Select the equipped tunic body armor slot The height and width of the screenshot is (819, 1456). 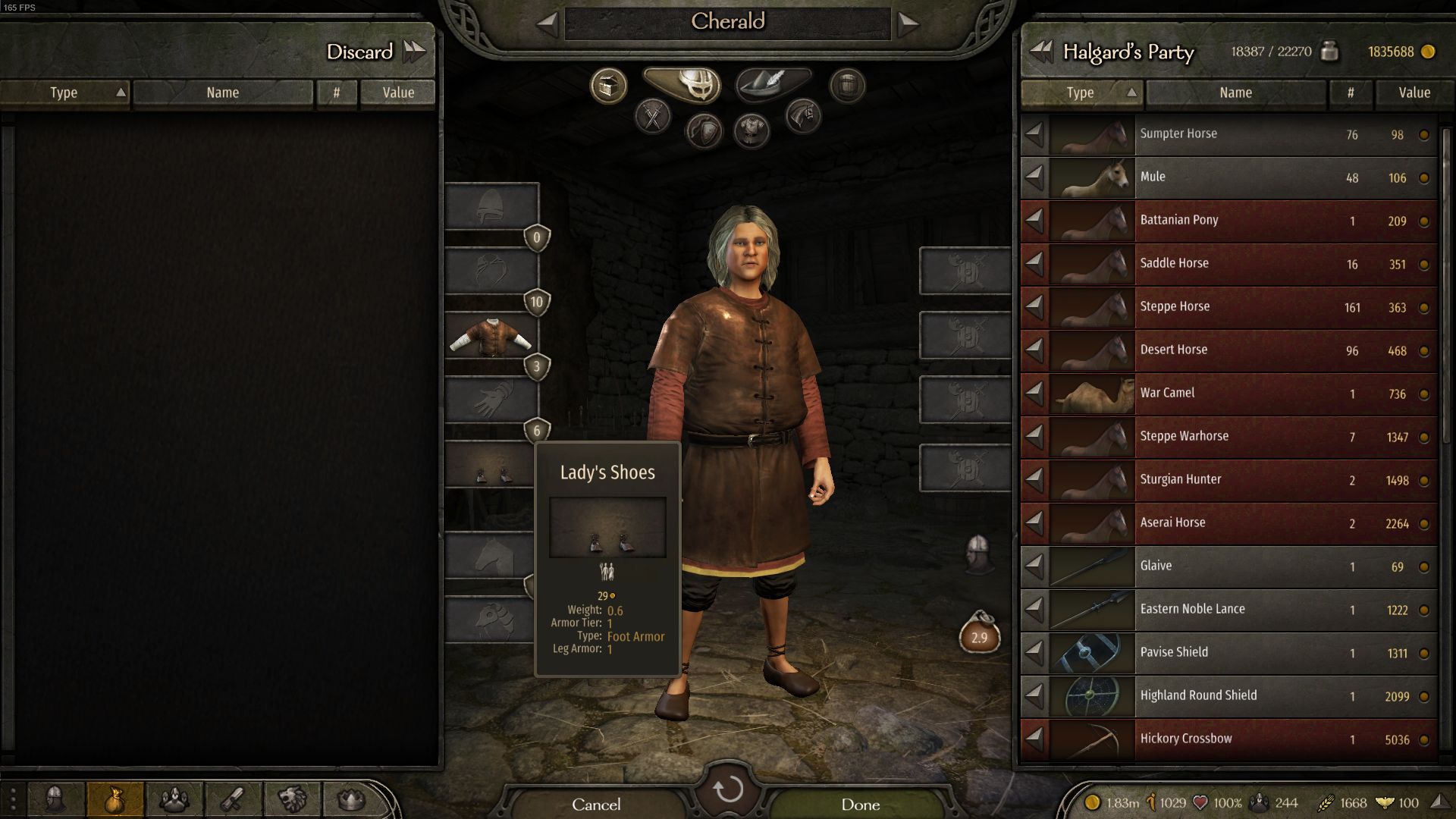click(x=491, y=336)
